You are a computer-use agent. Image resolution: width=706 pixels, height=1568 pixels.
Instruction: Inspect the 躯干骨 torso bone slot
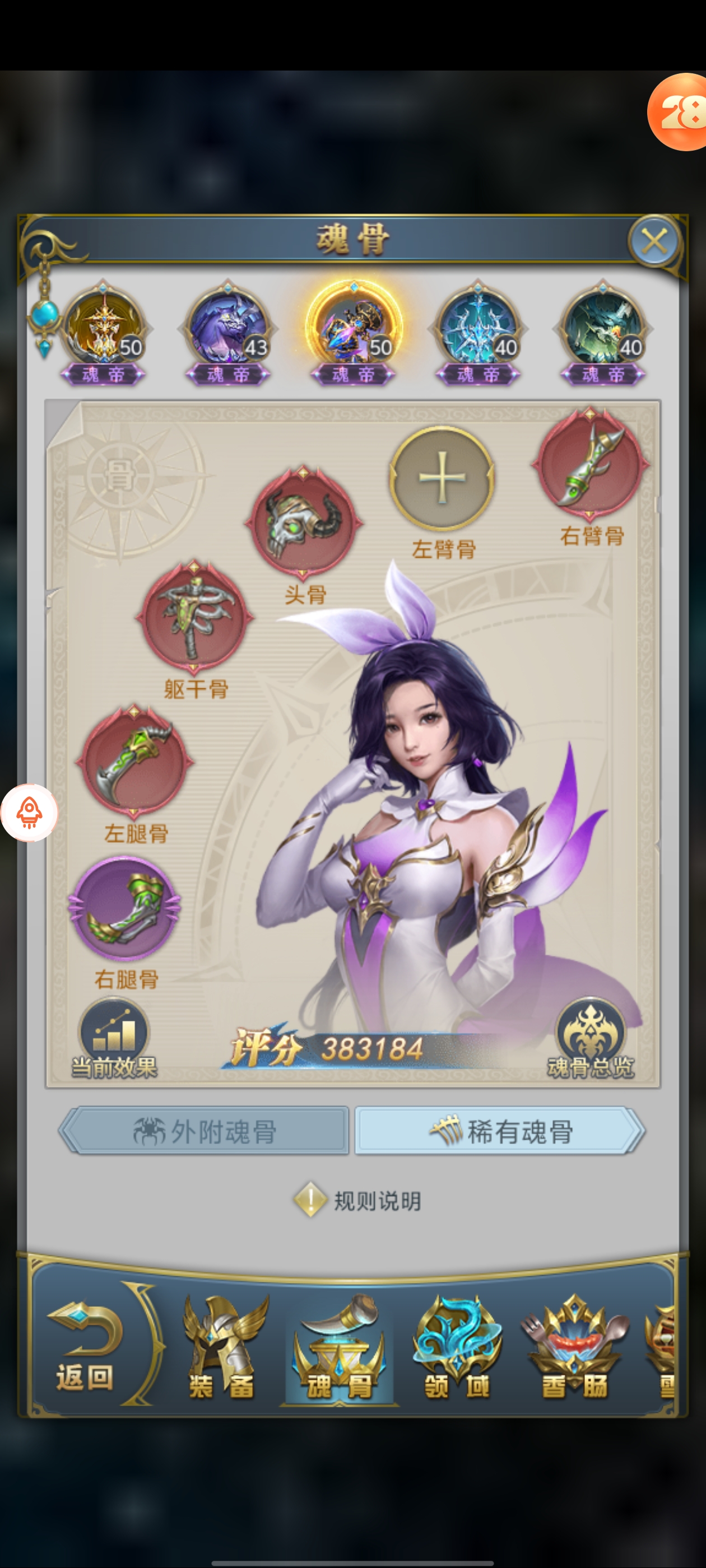click(194, 617)
